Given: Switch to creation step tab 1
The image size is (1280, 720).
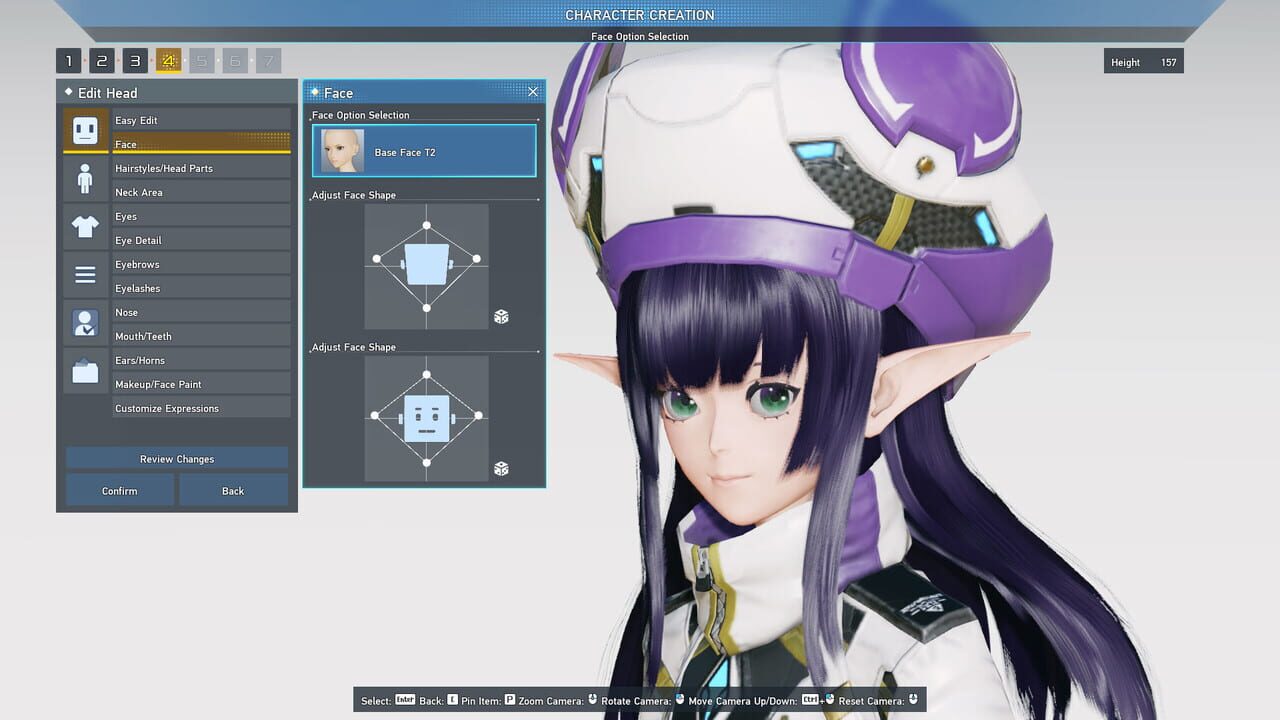Looking at the screenshot, I should click(68, 61).
